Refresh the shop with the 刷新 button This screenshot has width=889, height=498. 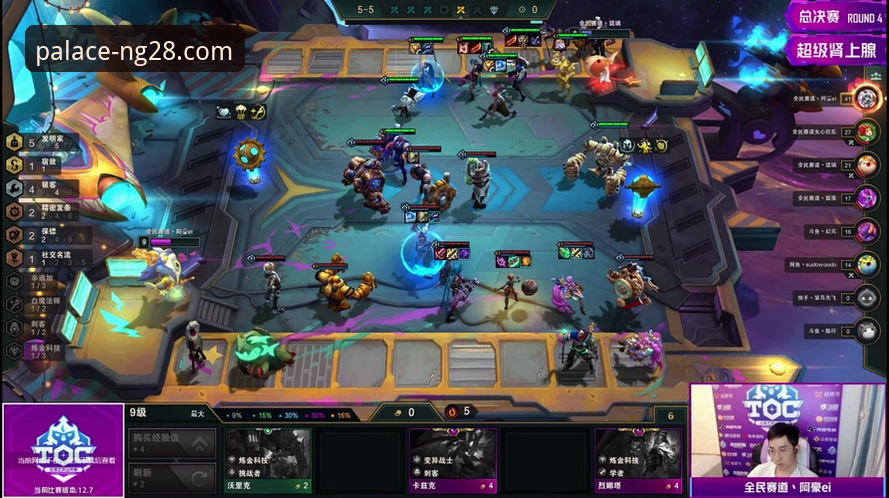(172, 477)
